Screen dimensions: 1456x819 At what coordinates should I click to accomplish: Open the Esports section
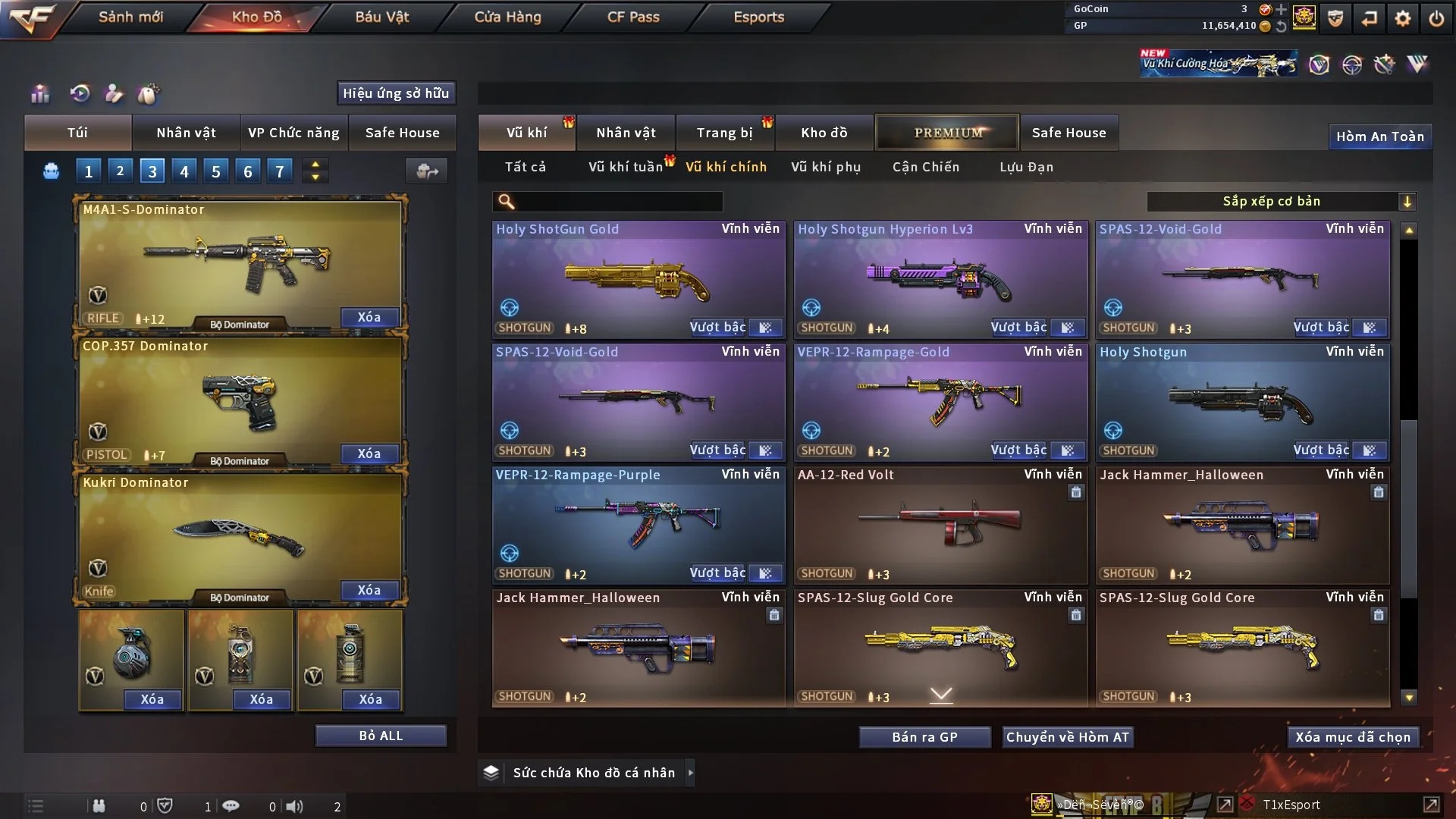[758, 17]
